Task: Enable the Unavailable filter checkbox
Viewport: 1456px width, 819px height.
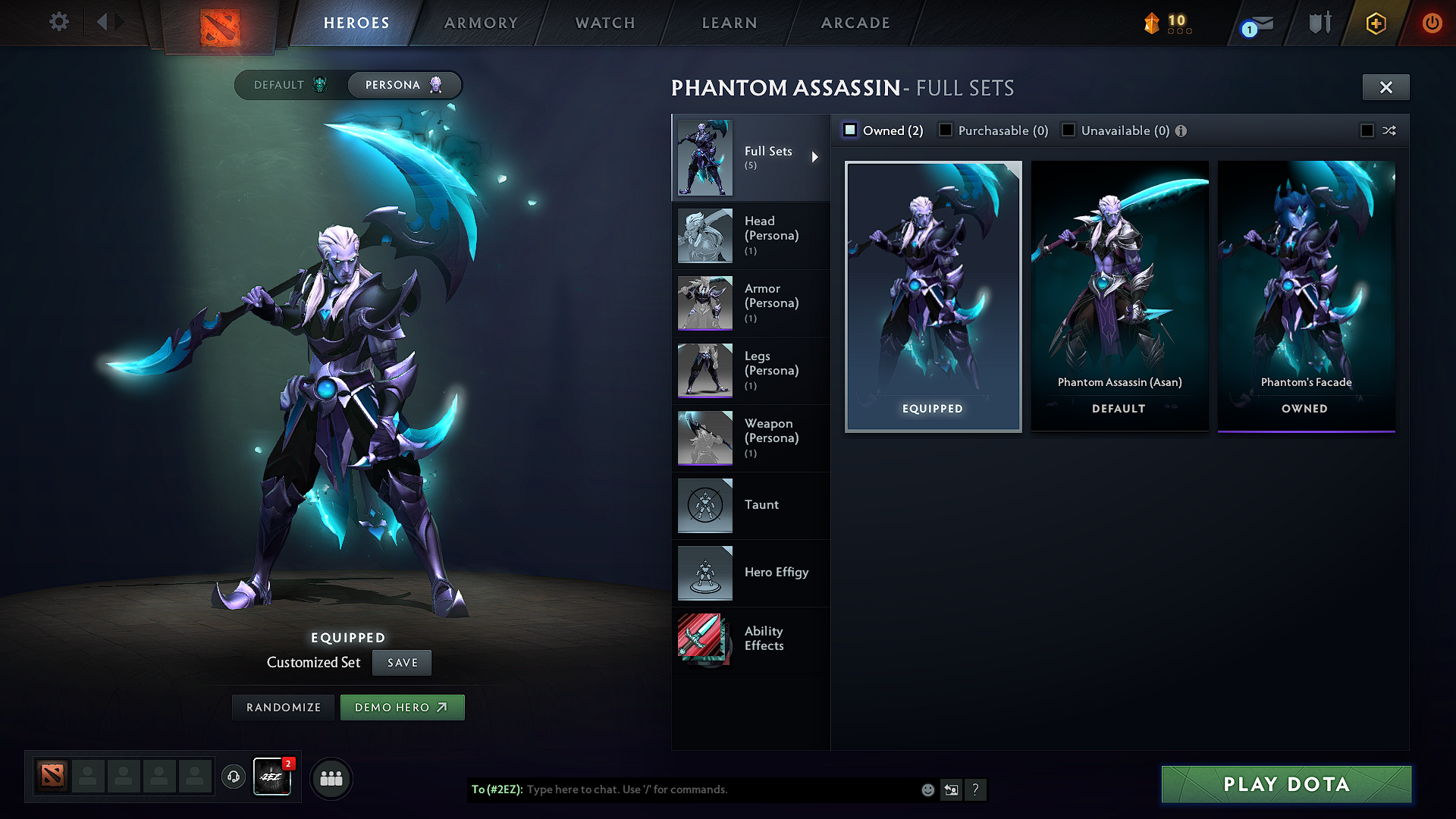Action: point(1068,130)
